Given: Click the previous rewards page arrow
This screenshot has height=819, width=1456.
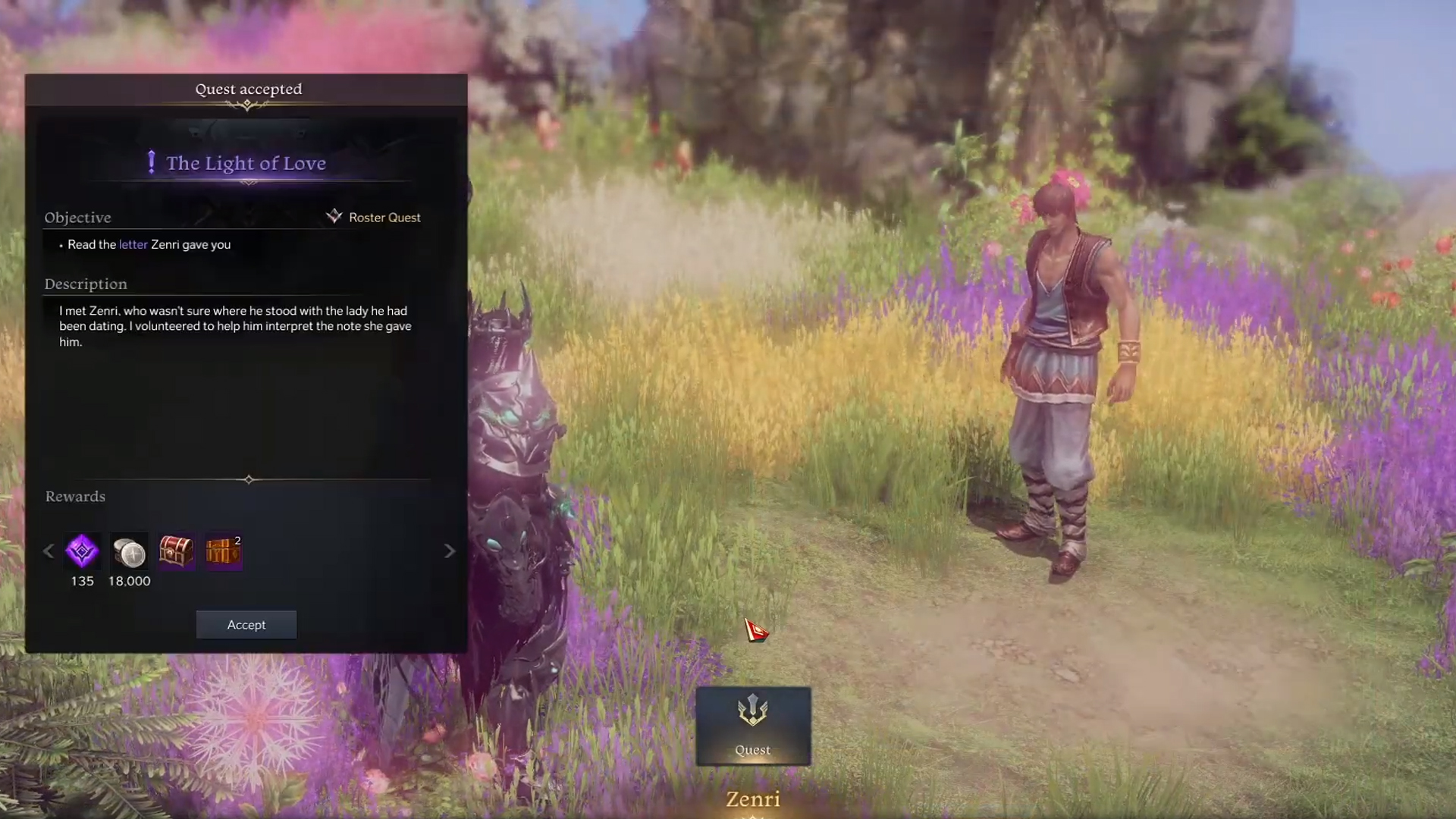Looking at the screenshot, I should coord(48,551).
